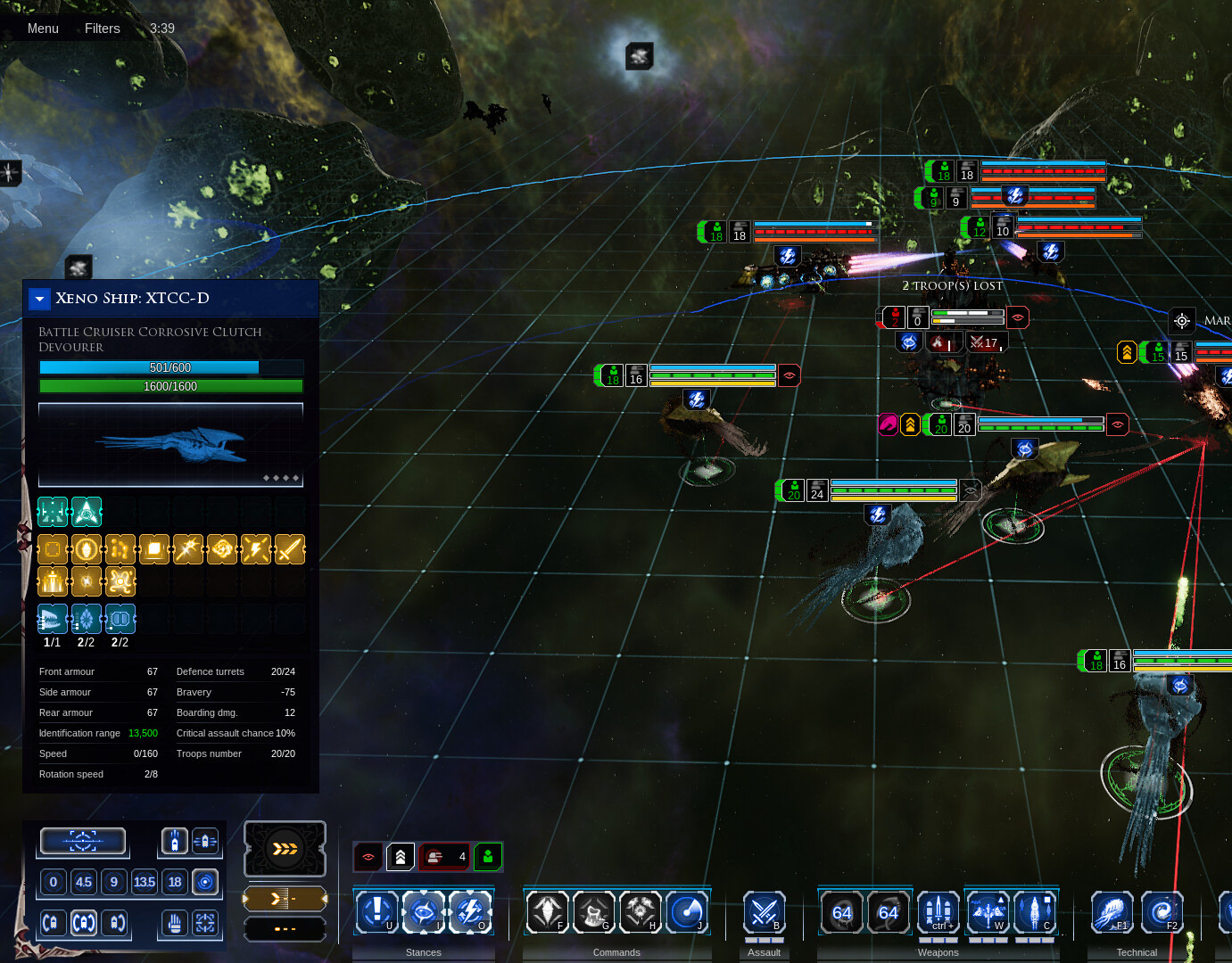The width and height of the screenshot is (1232, 963).
Task: Set engagement range to 13.5
Action: [x=145, y=882]
